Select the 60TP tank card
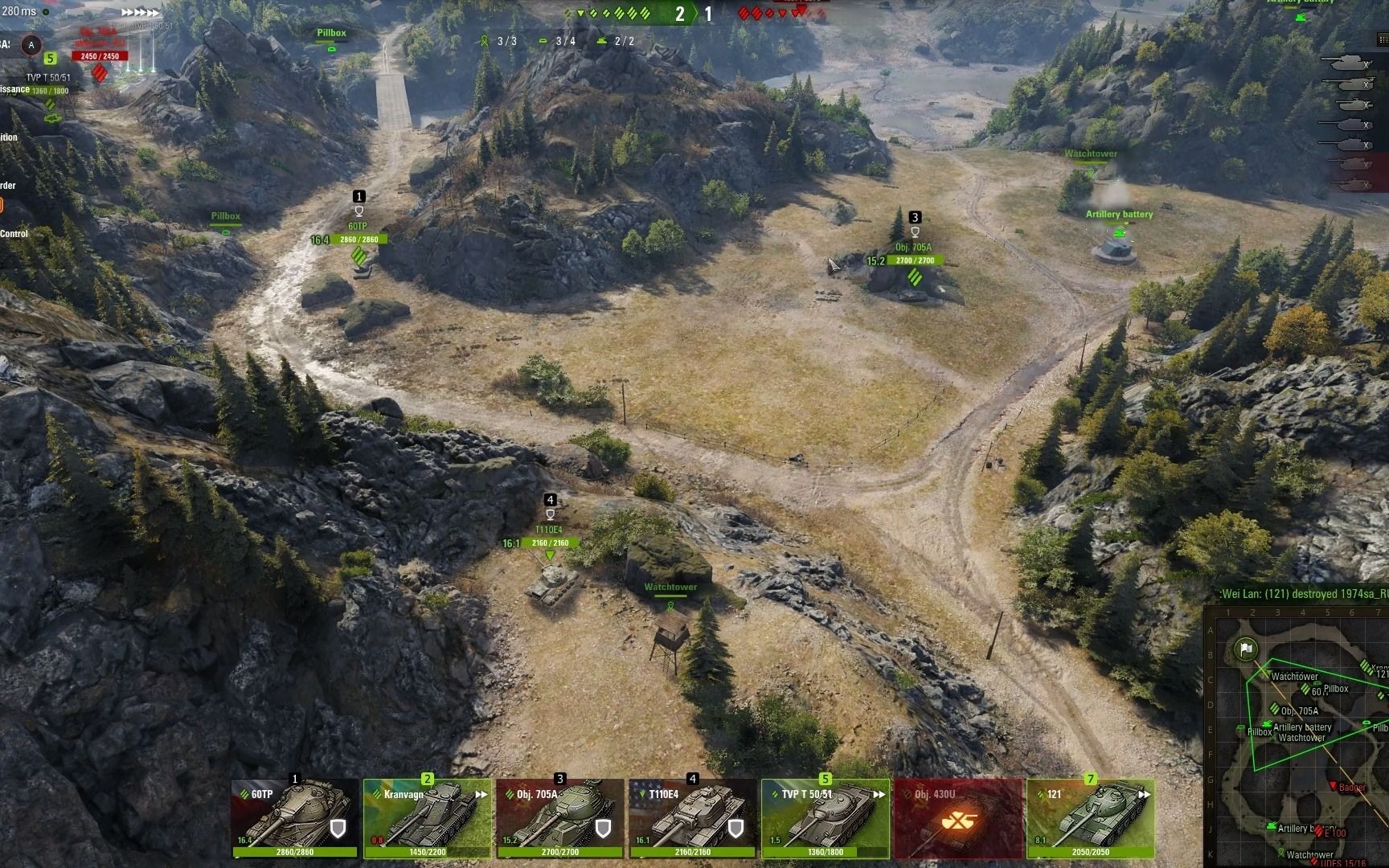The height and width of the screenshot is (868, 1389). click(295, 818)
